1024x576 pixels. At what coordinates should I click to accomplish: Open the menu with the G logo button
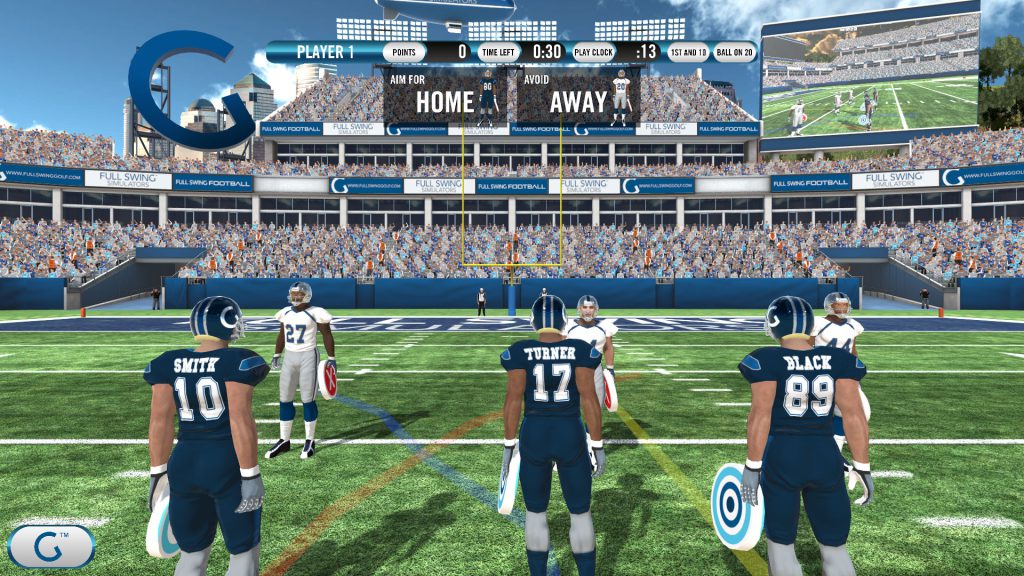click(x=51, y=546)
